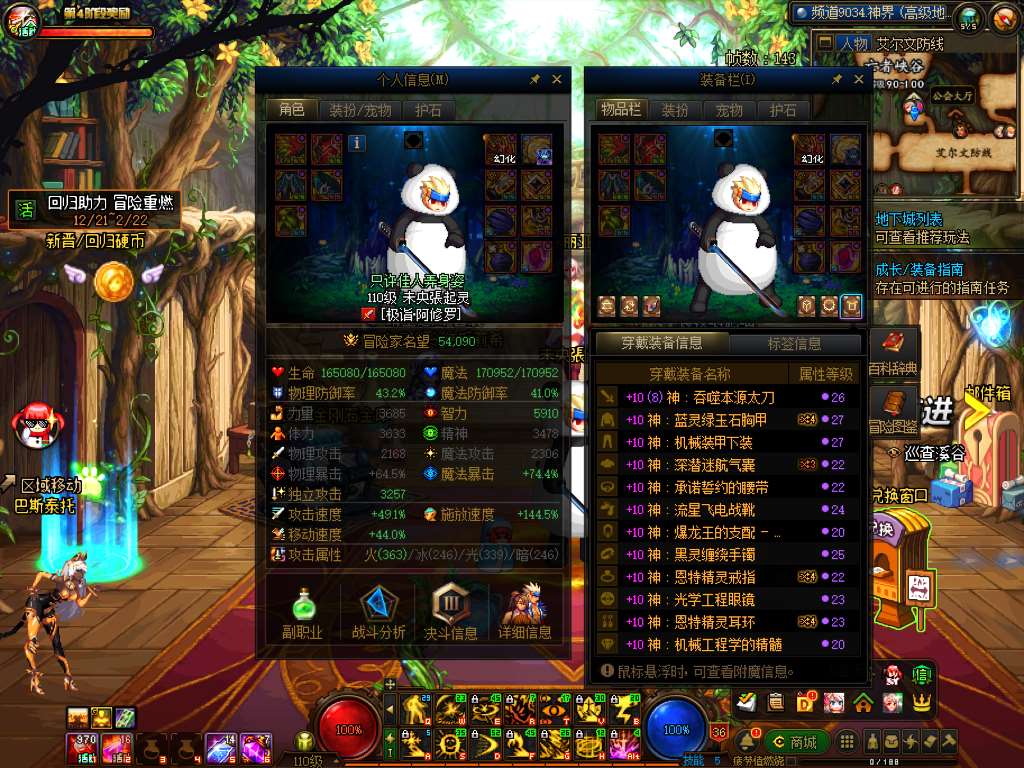View 决斗信息 duel info

point(451,611)
